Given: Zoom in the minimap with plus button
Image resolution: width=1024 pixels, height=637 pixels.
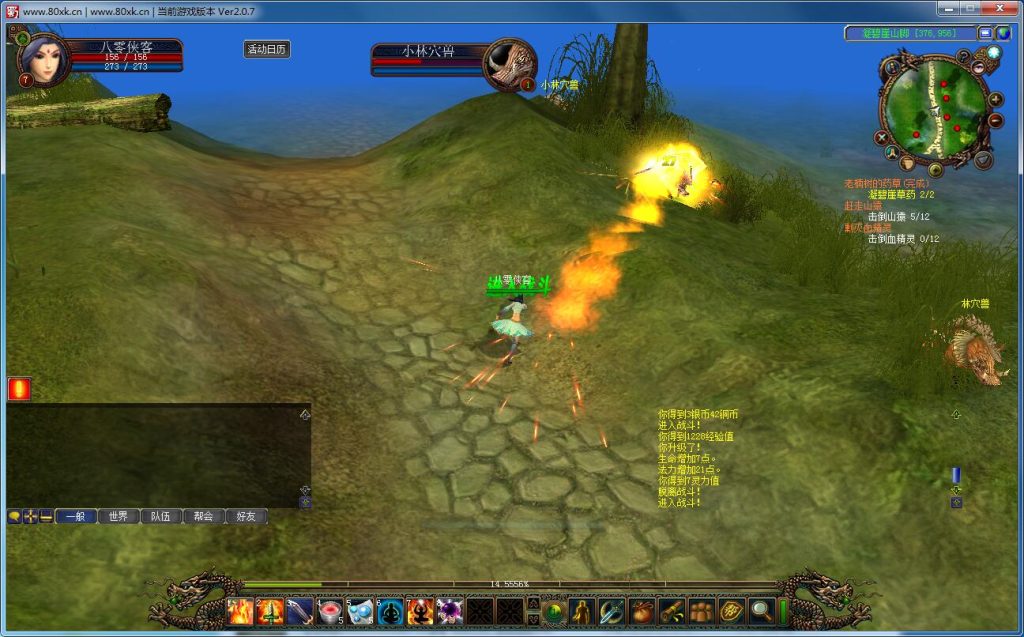Looking at the screenshot, I should pos(995,99).
